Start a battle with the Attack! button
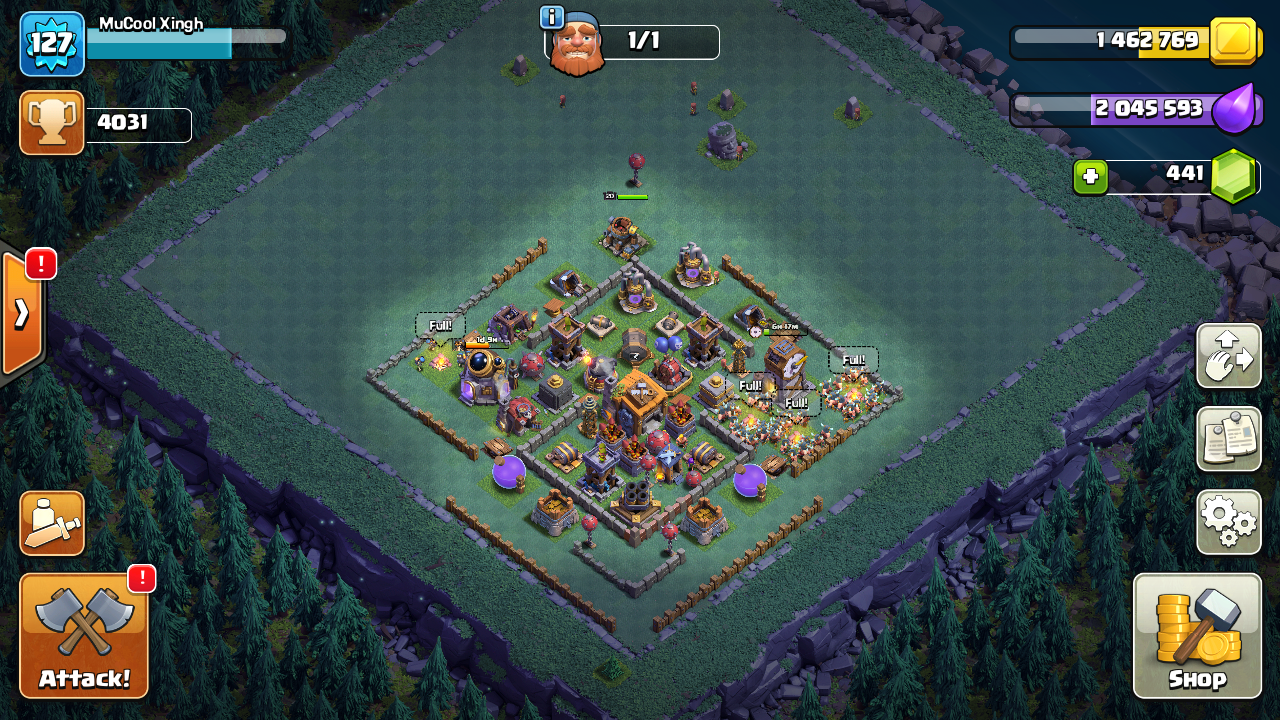The height and width of the screenshot is (720, 1280). click(84, 635)
